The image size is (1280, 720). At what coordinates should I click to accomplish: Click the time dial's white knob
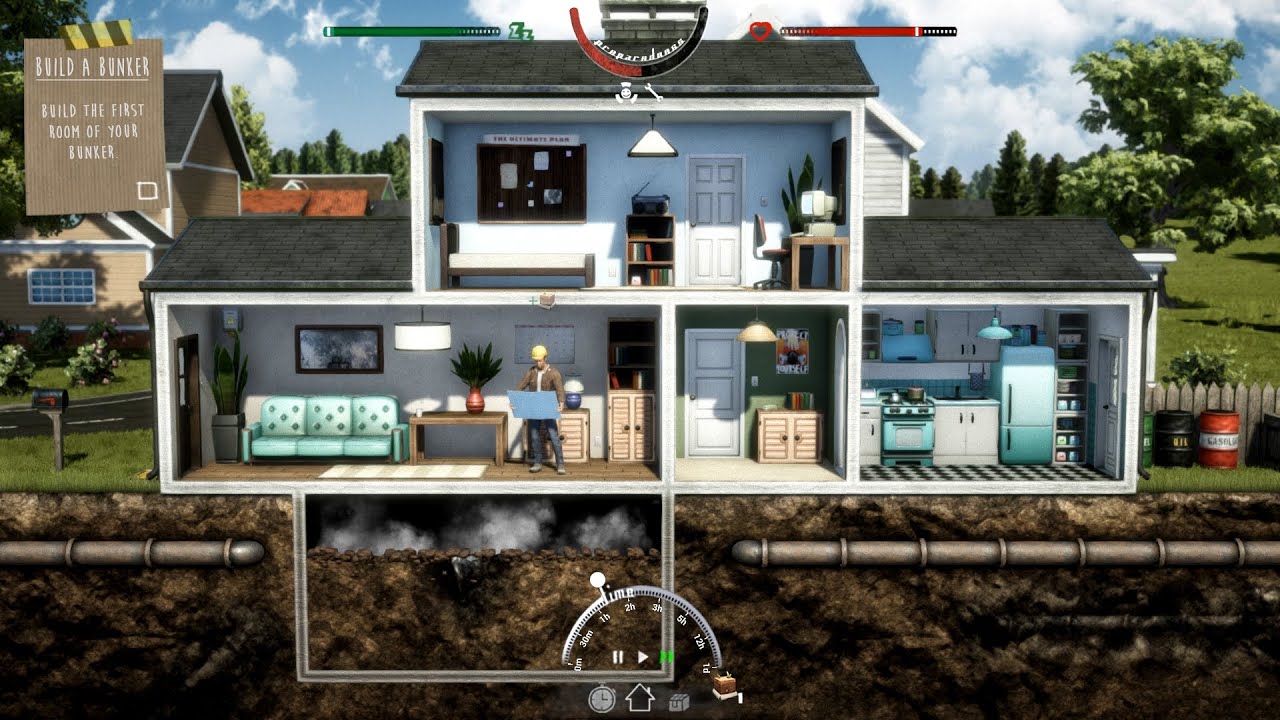tap(597, 580)
